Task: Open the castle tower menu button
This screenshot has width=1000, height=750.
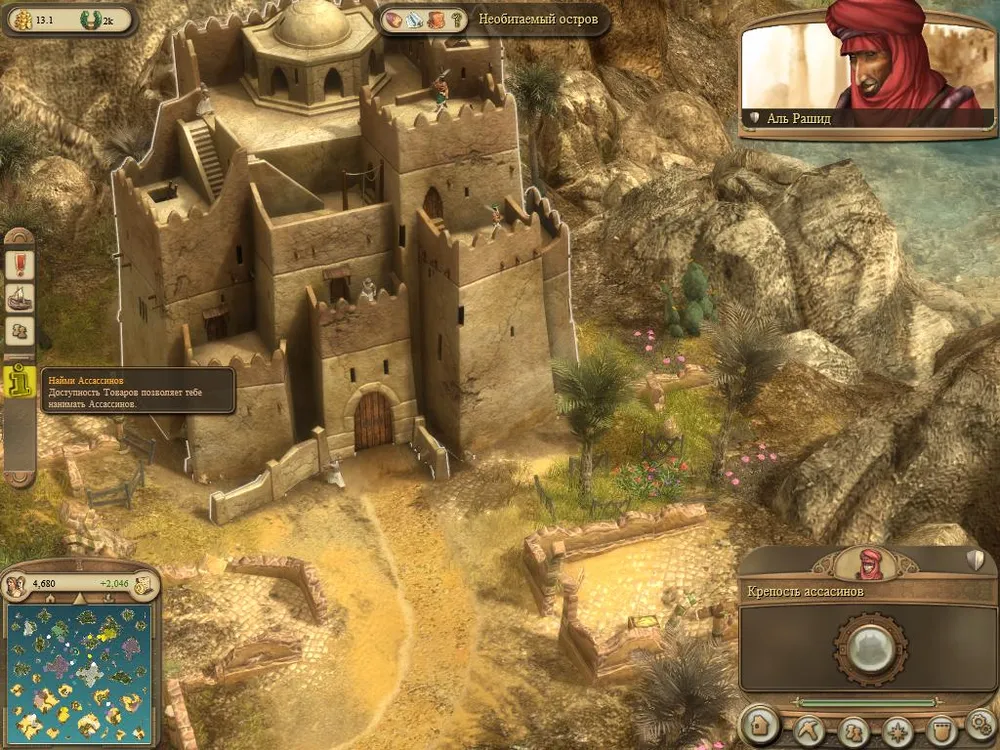Action: tap(940, 728)
